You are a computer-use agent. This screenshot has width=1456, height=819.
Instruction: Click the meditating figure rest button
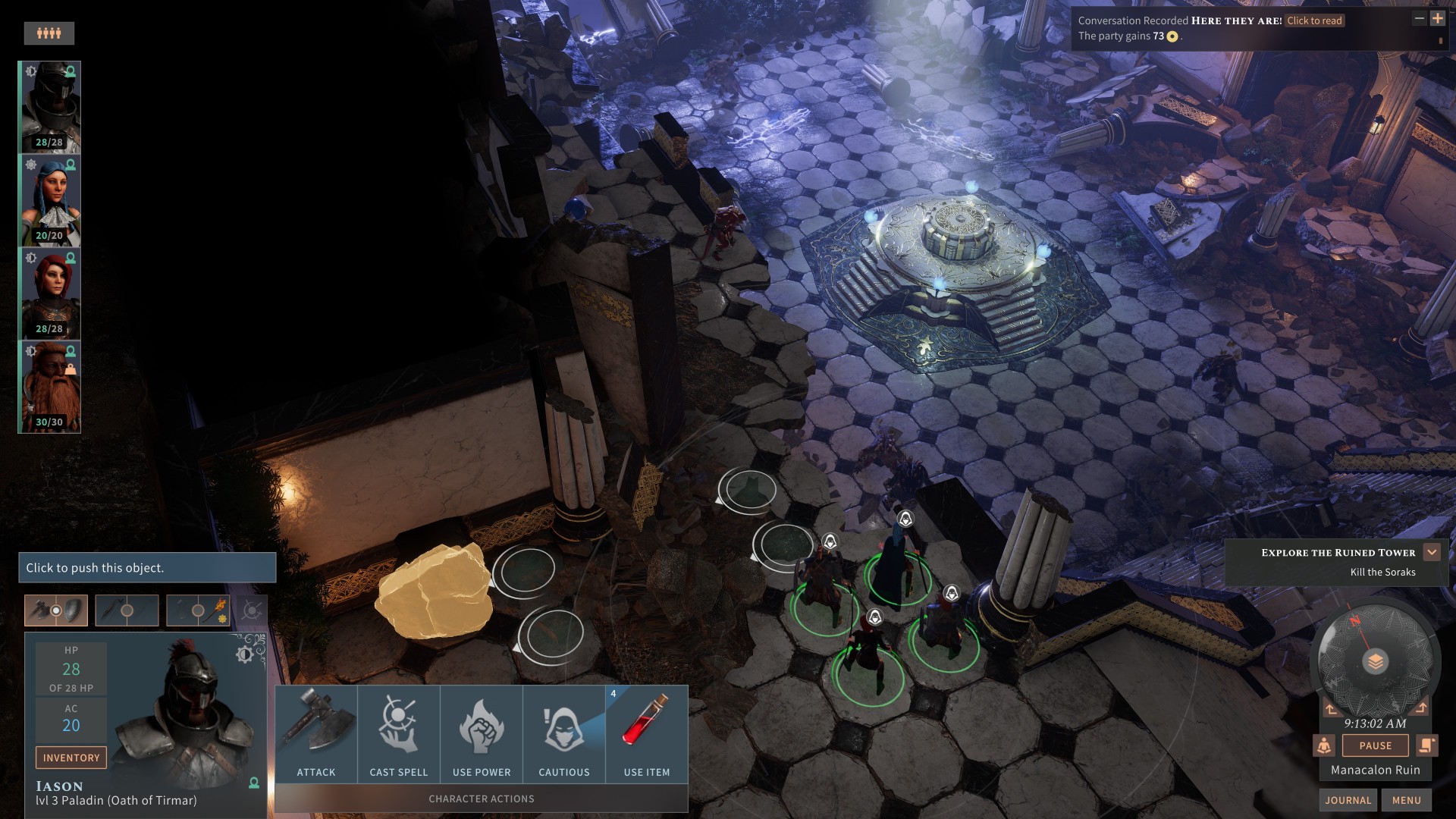1324,745
